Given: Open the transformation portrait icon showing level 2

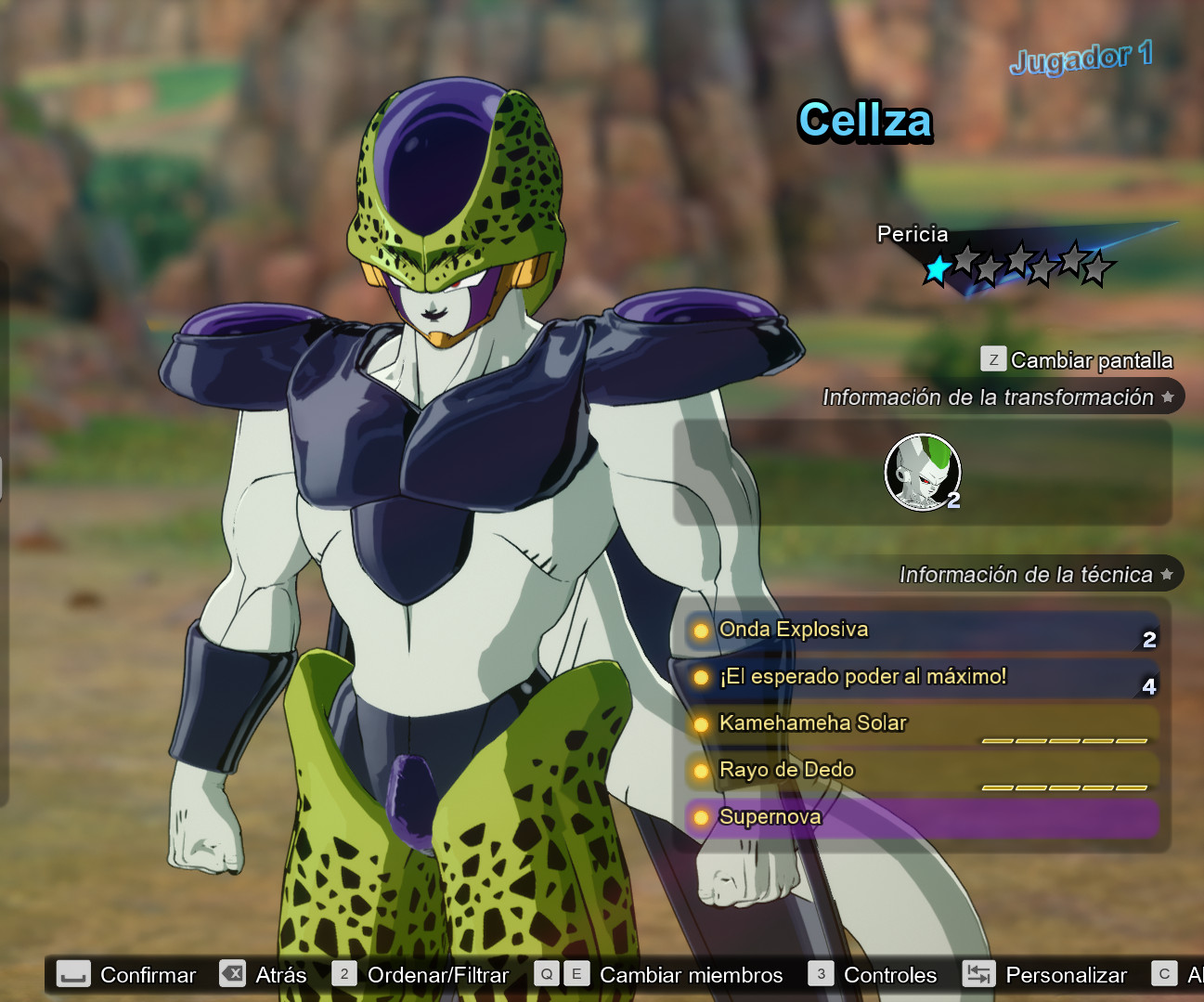Looking at the screenshot, I should pyautogui.click(x=922, y=473).
